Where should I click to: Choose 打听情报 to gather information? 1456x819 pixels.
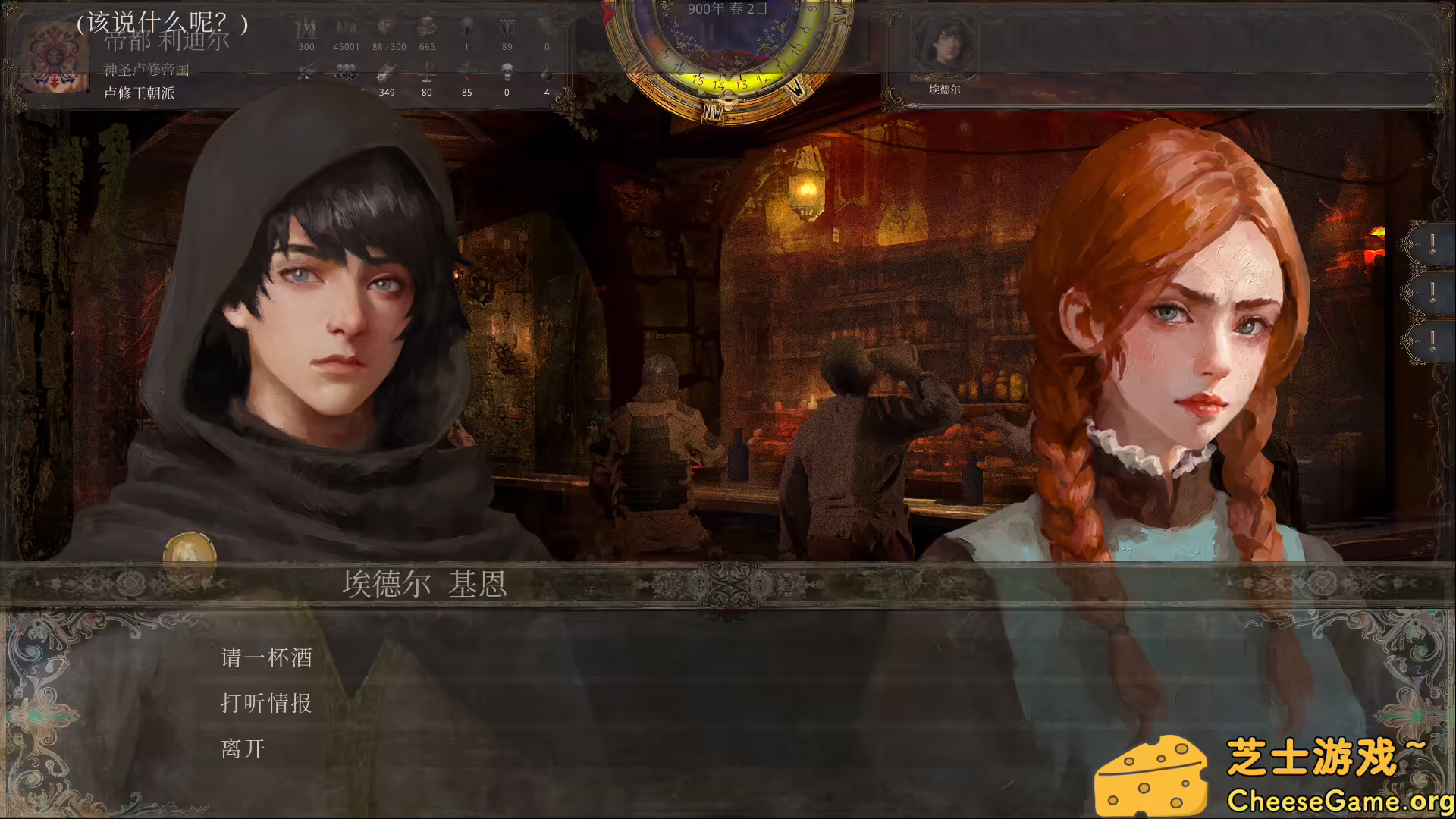coord(267,704)
